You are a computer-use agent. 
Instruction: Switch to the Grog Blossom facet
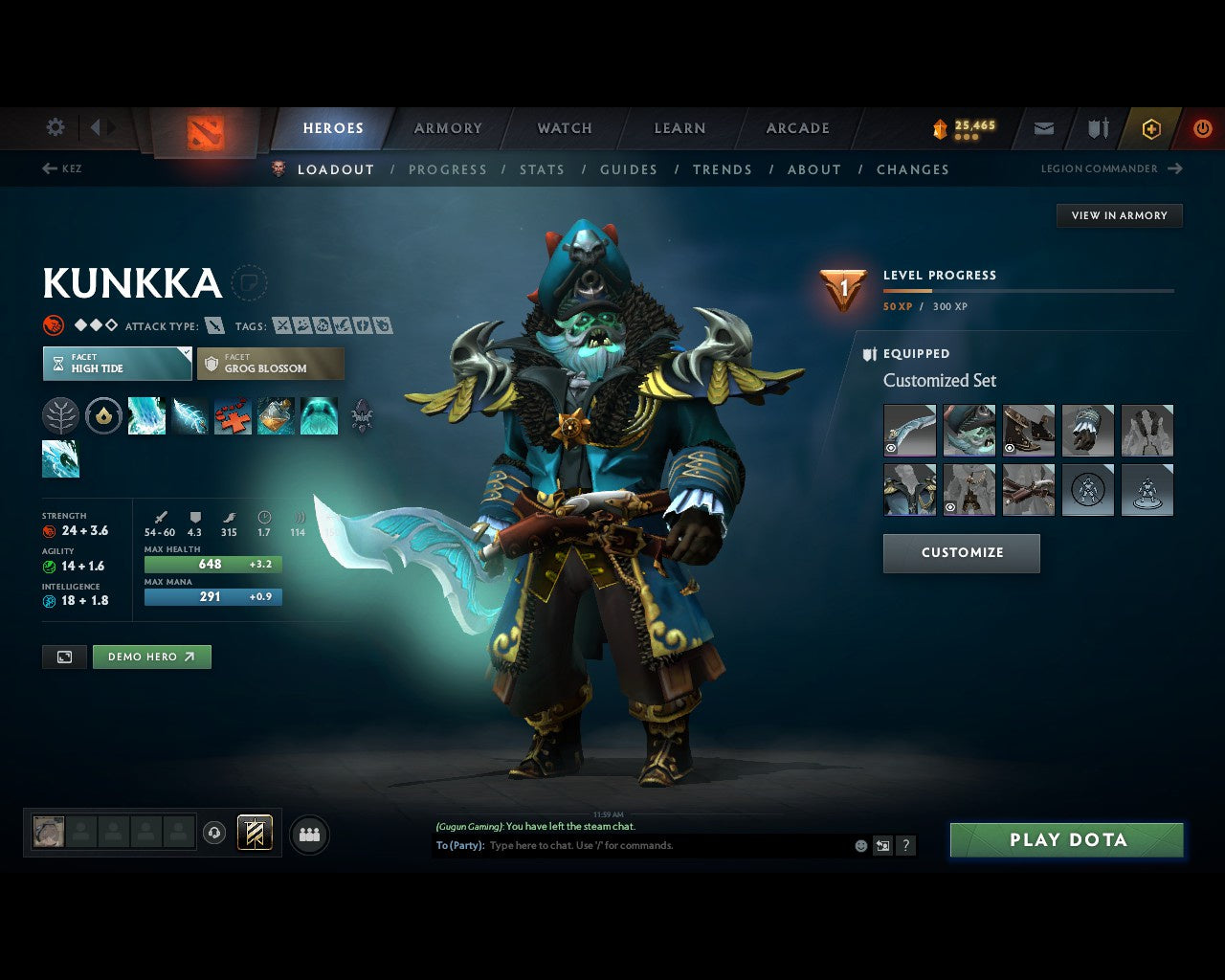[x=271, y=364]
